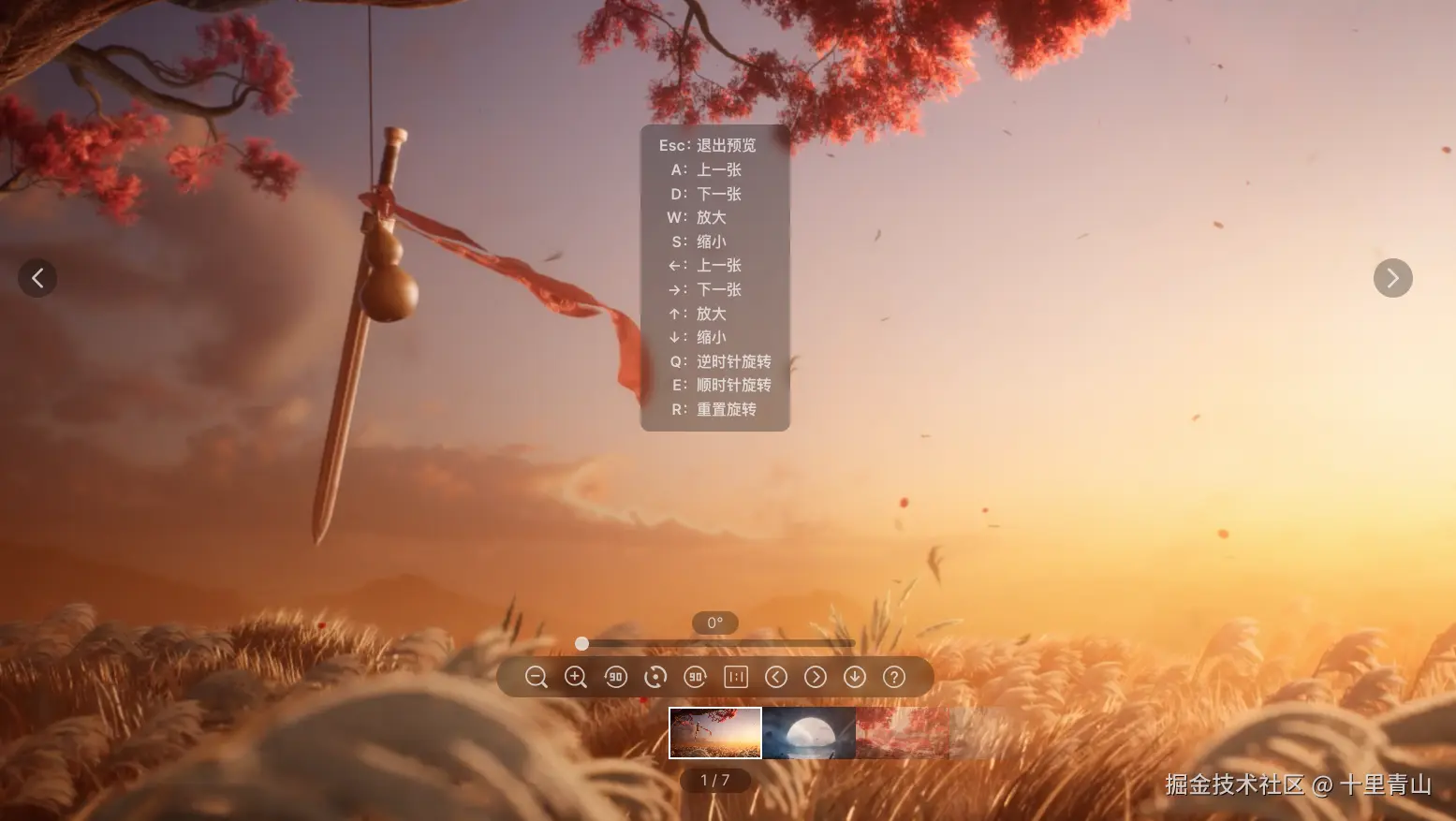
Task: Click the toolbar's previous-image circle arrow
Action: (776, 677)
